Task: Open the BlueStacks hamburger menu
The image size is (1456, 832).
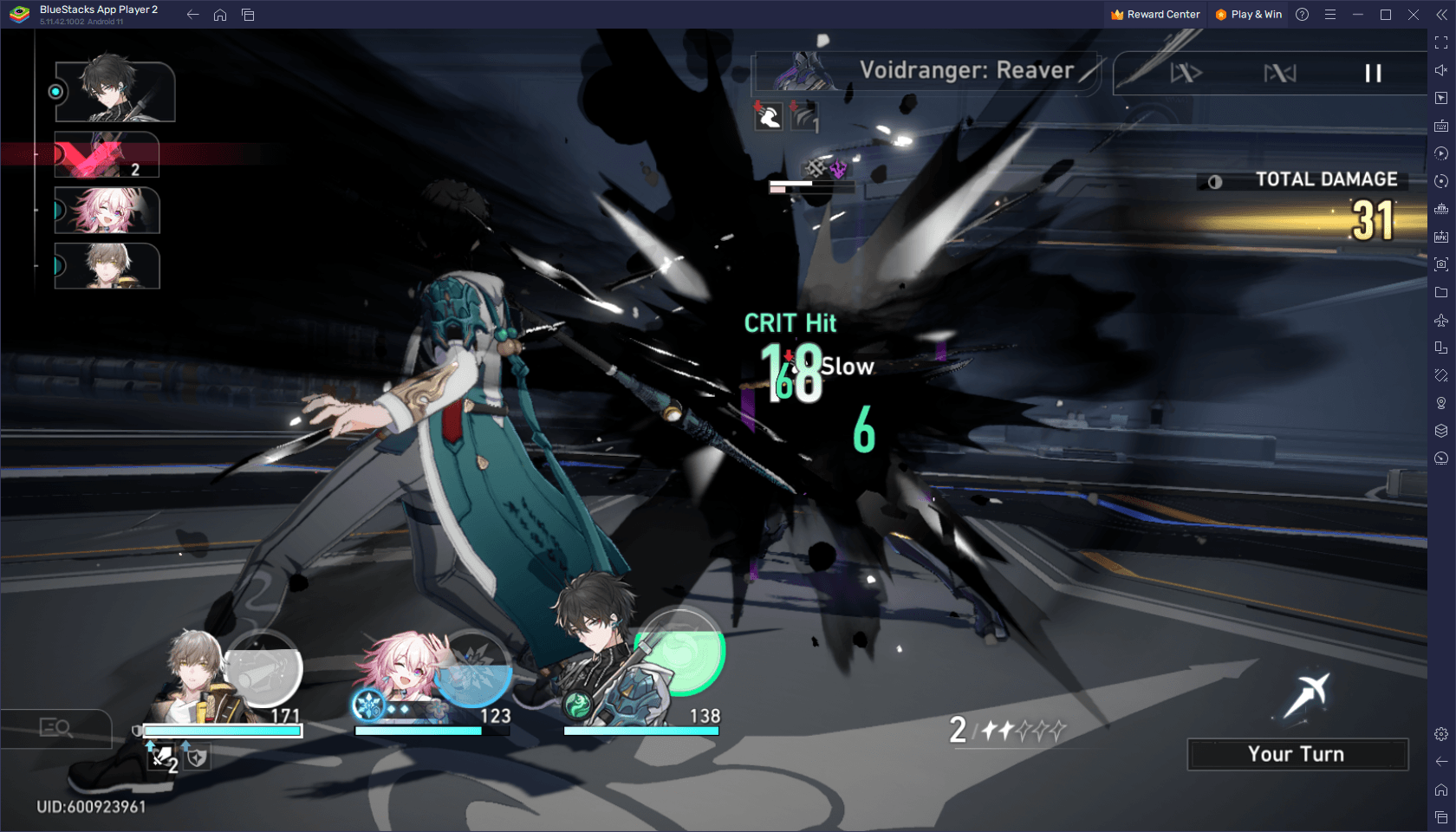Action: point(1330,15)
